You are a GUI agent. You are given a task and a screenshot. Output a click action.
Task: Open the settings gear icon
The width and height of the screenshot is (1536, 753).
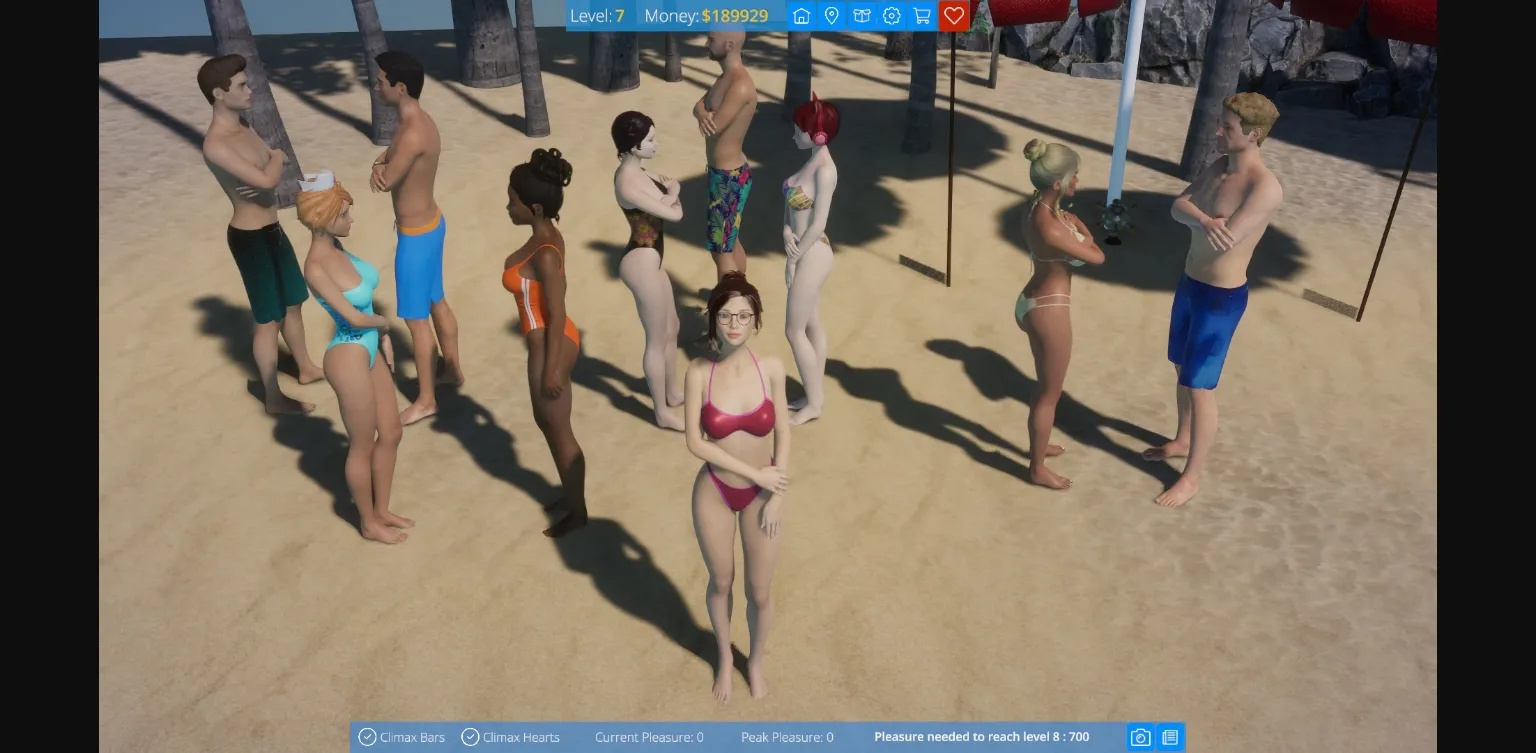coord(891,16)
